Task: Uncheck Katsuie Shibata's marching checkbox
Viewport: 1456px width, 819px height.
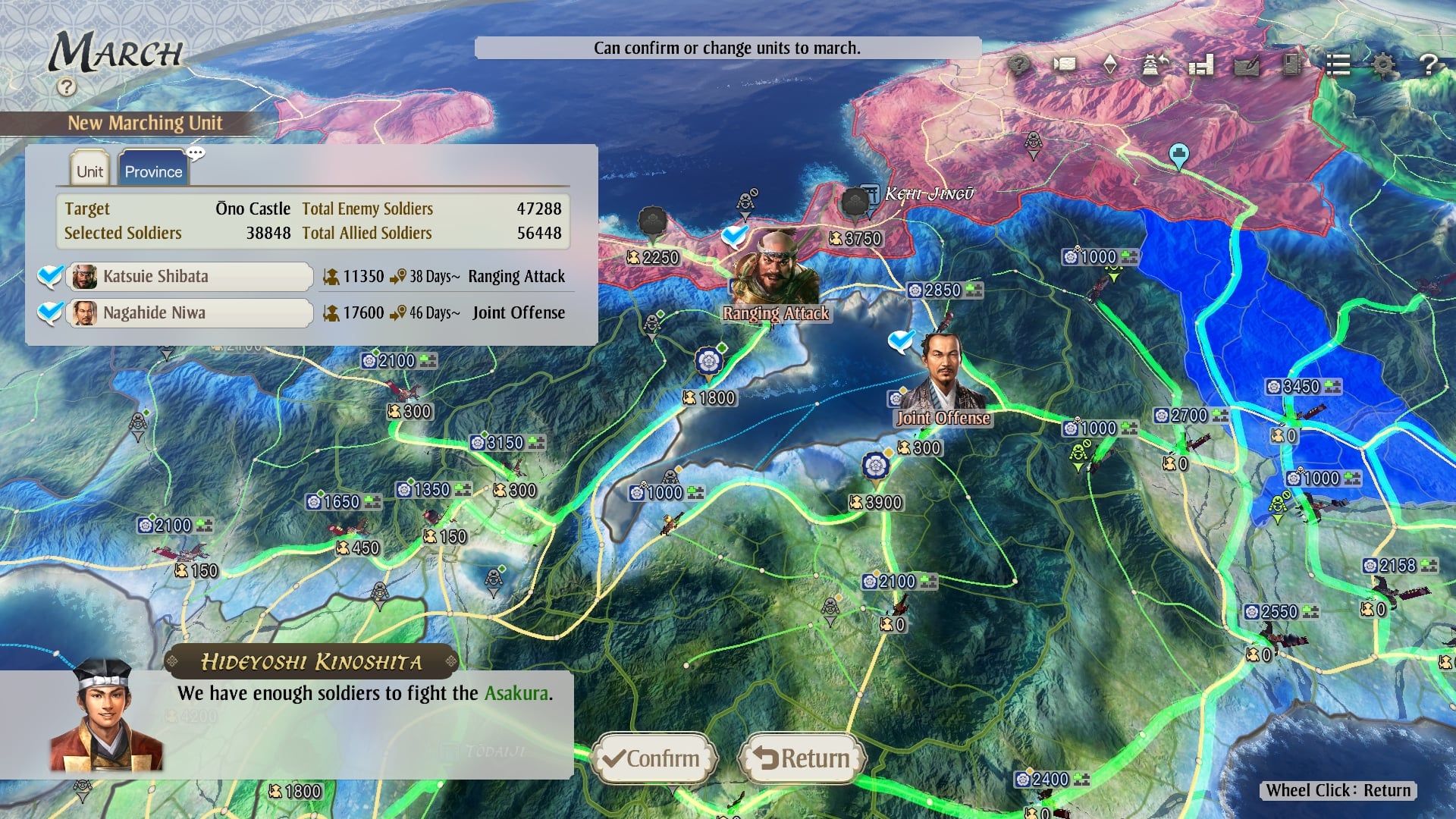Action: point(50,275)
